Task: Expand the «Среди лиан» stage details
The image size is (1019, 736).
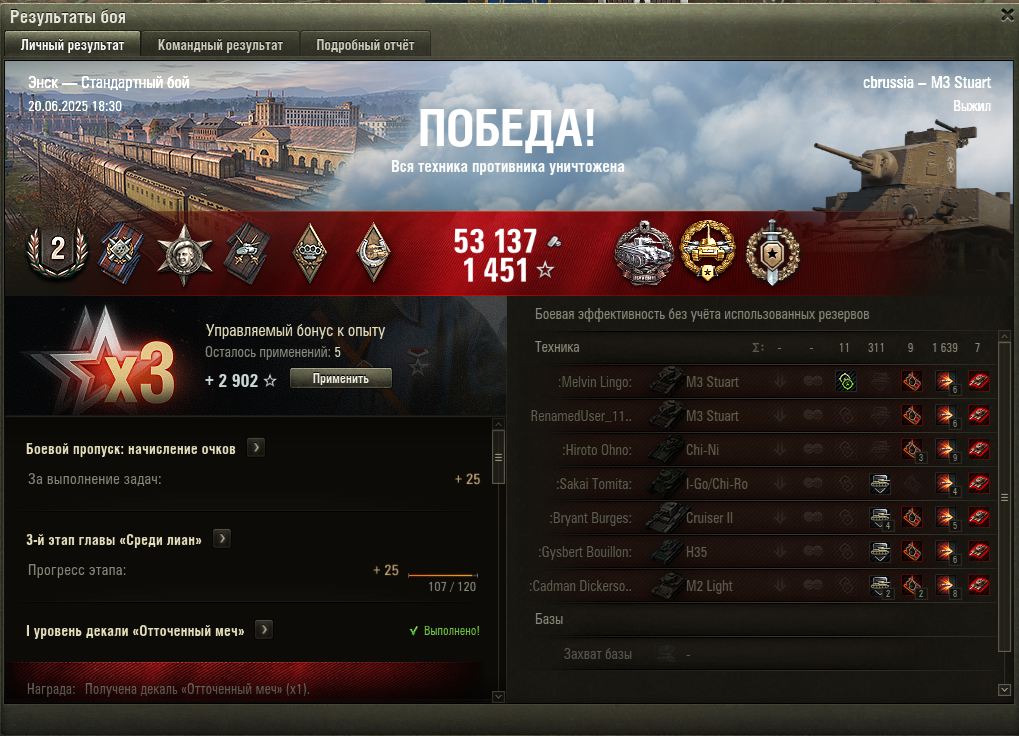Action: point(222,539)
